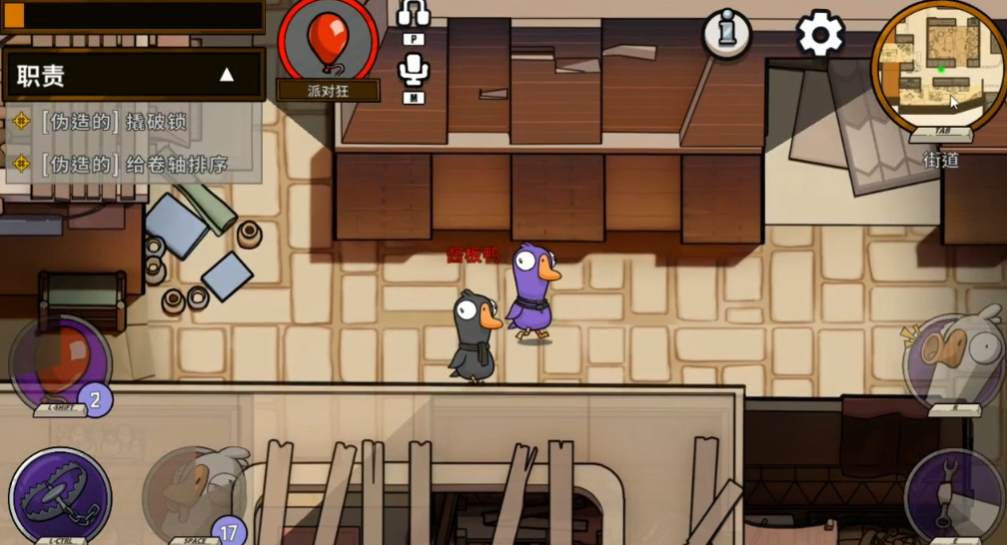Screen dimensions: 1007x545
Task: Use the goose ability with 17 cooldown
Action: click(193, 493)
